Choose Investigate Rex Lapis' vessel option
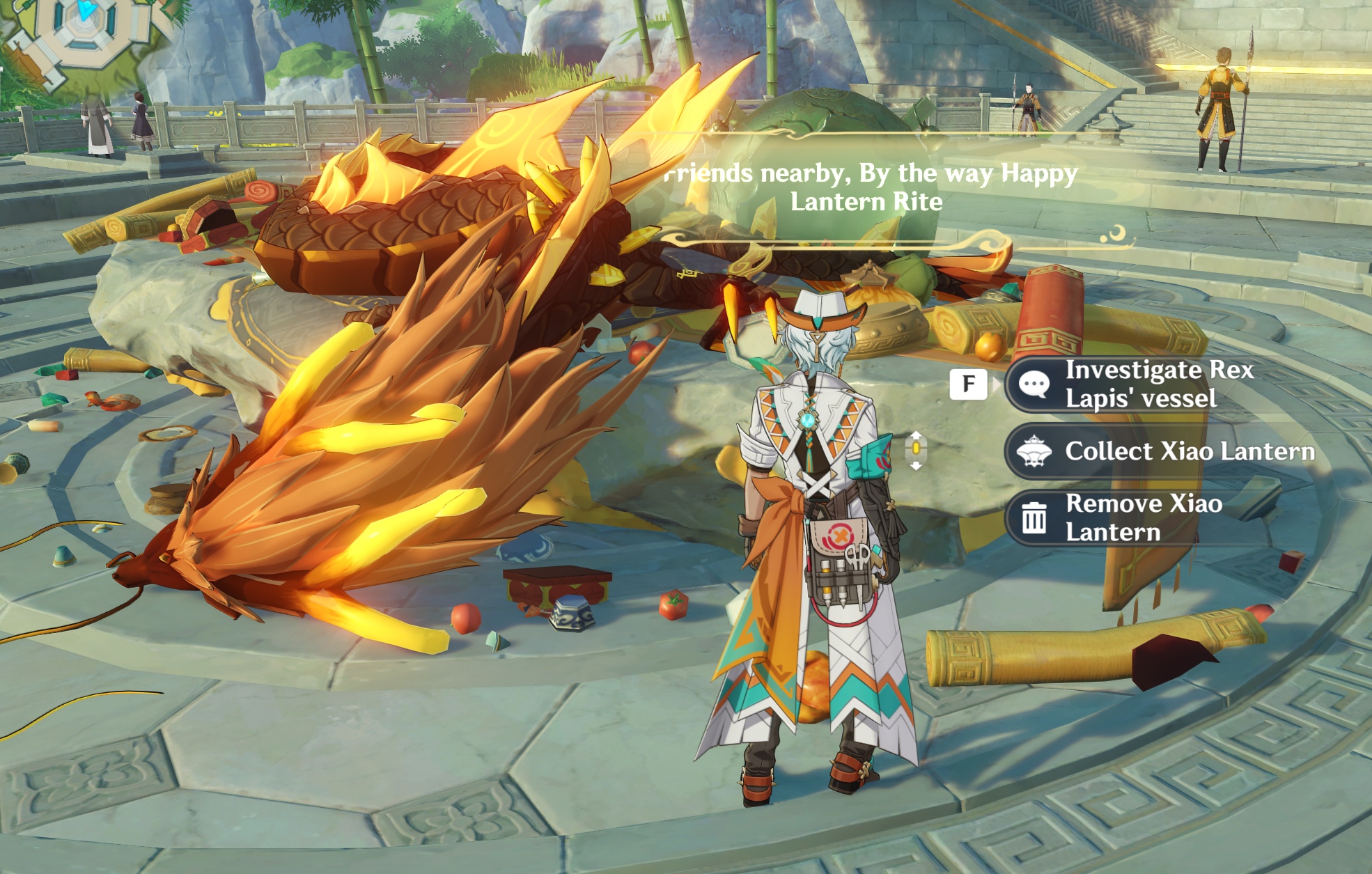1372x874 pixels. (1142, 384)
